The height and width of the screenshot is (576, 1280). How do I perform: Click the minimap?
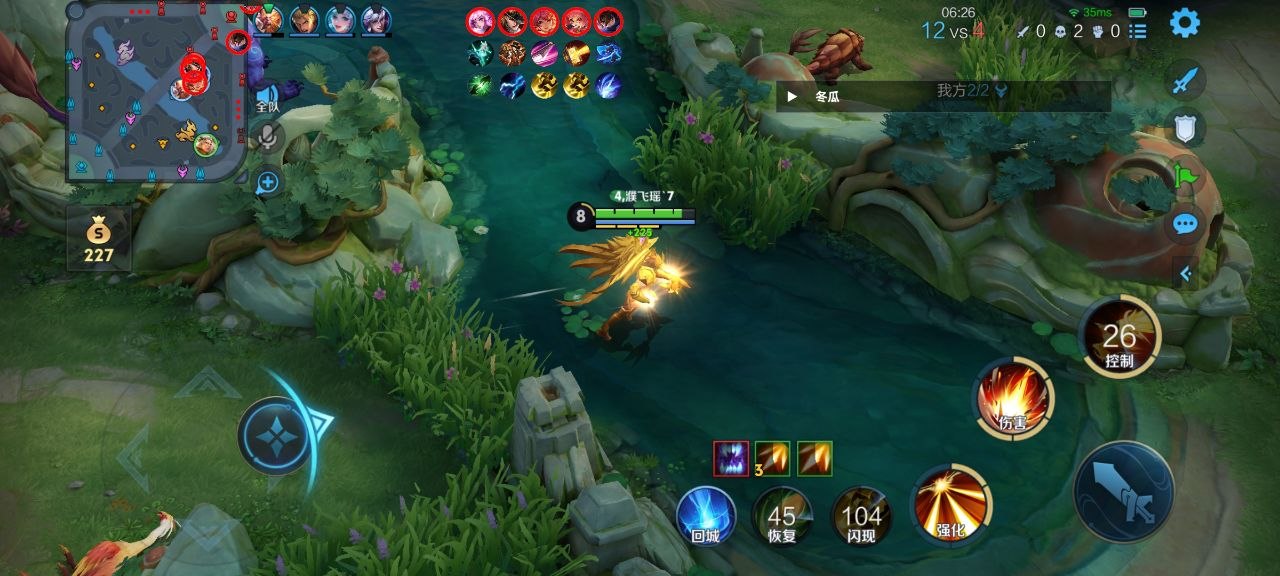coord(155,92)
